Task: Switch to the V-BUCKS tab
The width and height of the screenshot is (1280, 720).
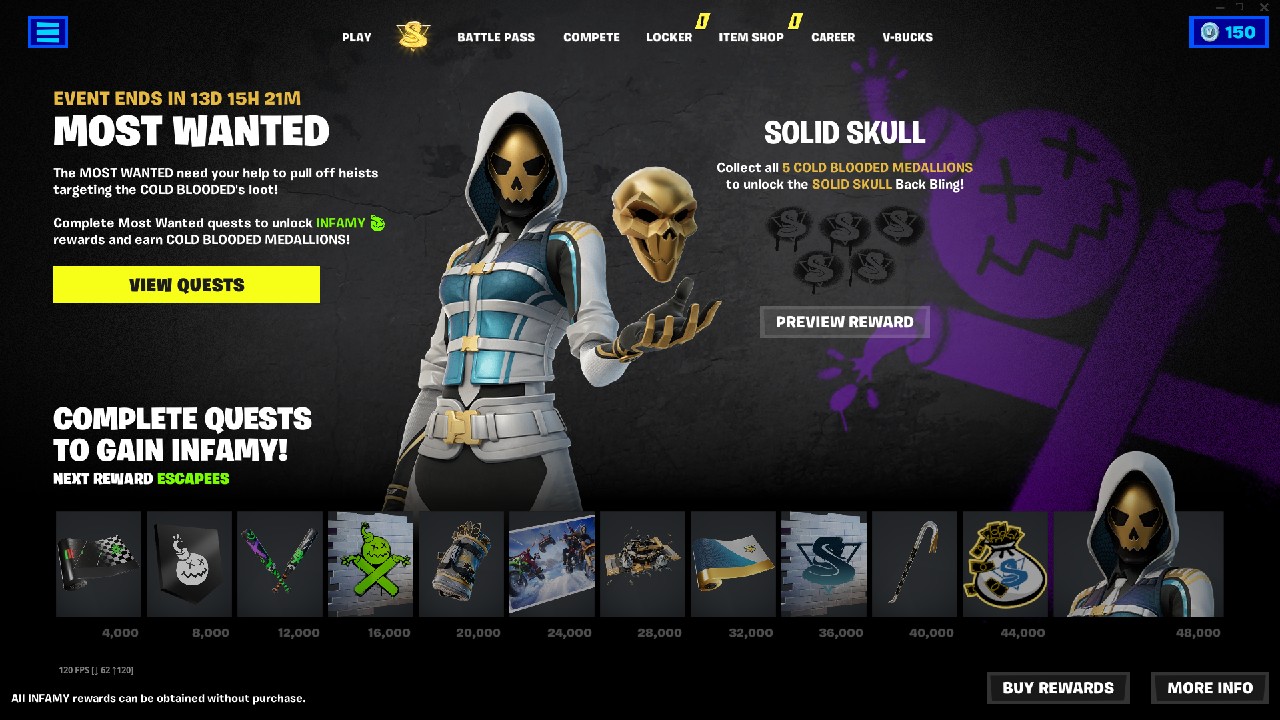Action: click(906, 37)
